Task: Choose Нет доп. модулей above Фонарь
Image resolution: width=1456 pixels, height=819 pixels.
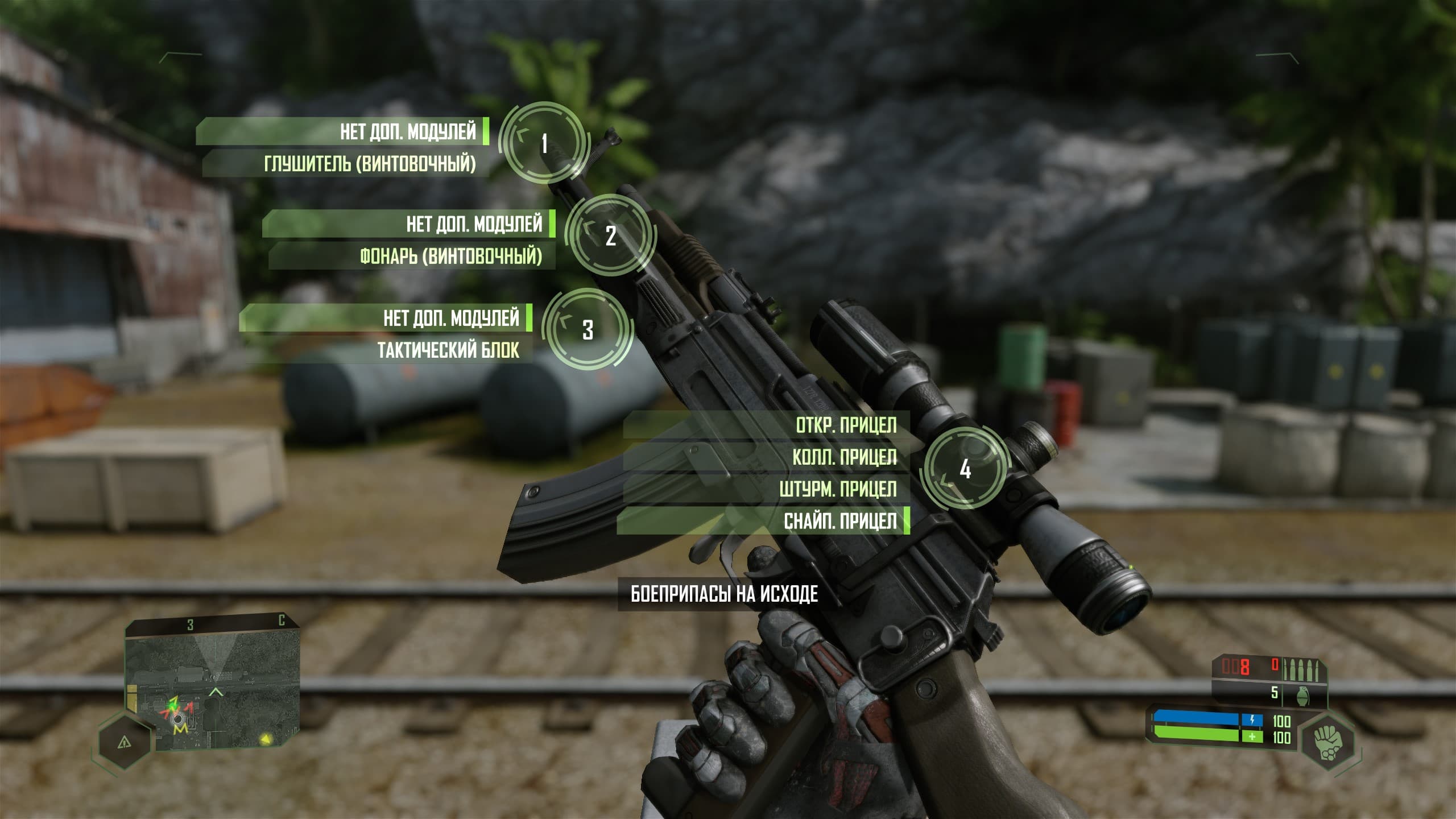Action: tap(473, 224)
